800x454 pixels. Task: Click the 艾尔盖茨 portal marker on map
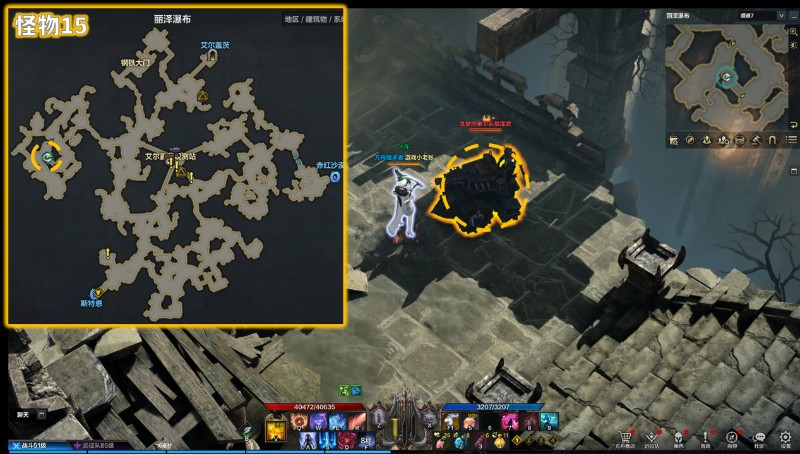(x=212, y=57)
